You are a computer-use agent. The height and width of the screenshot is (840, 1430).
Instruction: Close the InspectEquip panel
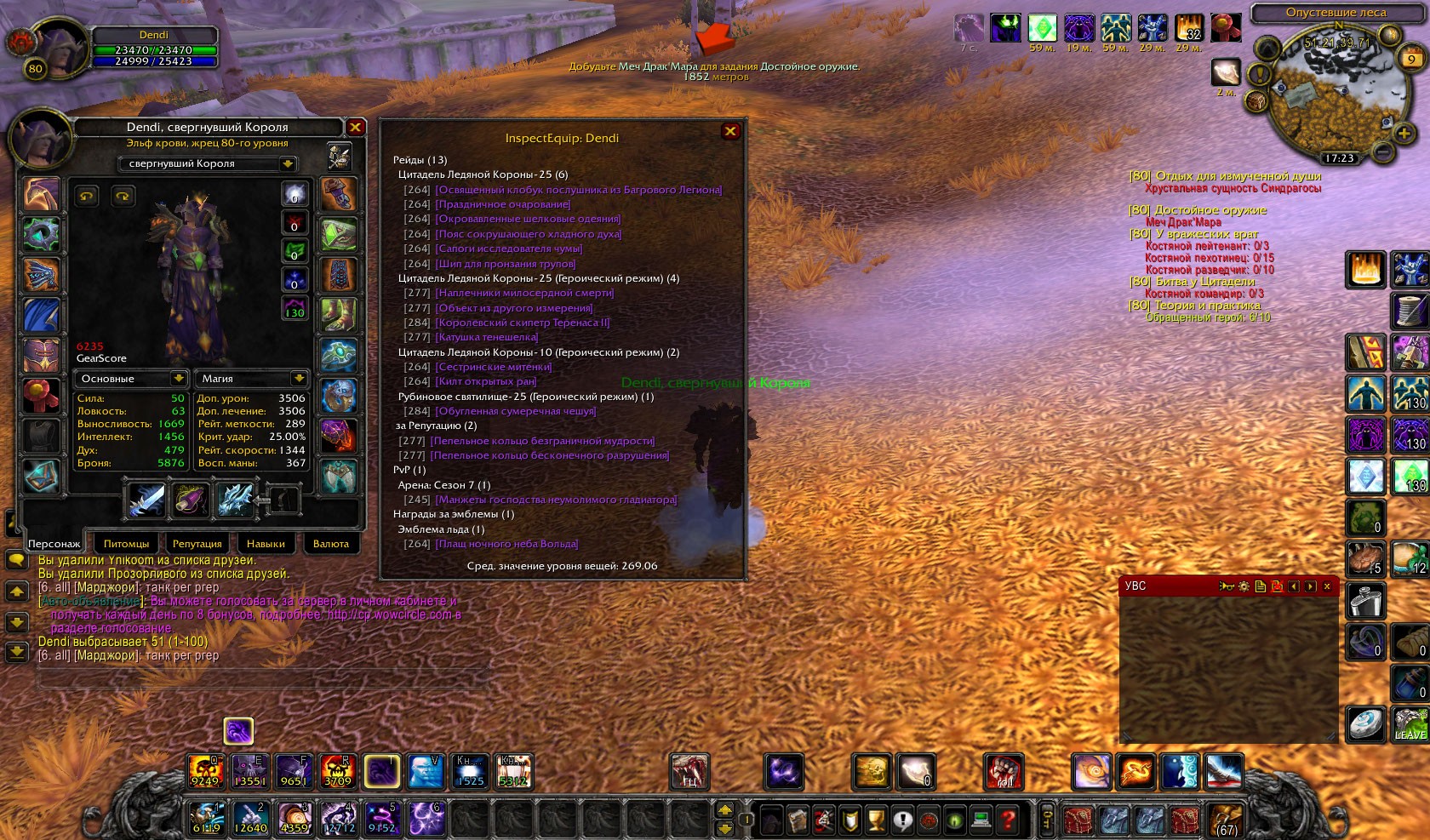tap(730, 131)
